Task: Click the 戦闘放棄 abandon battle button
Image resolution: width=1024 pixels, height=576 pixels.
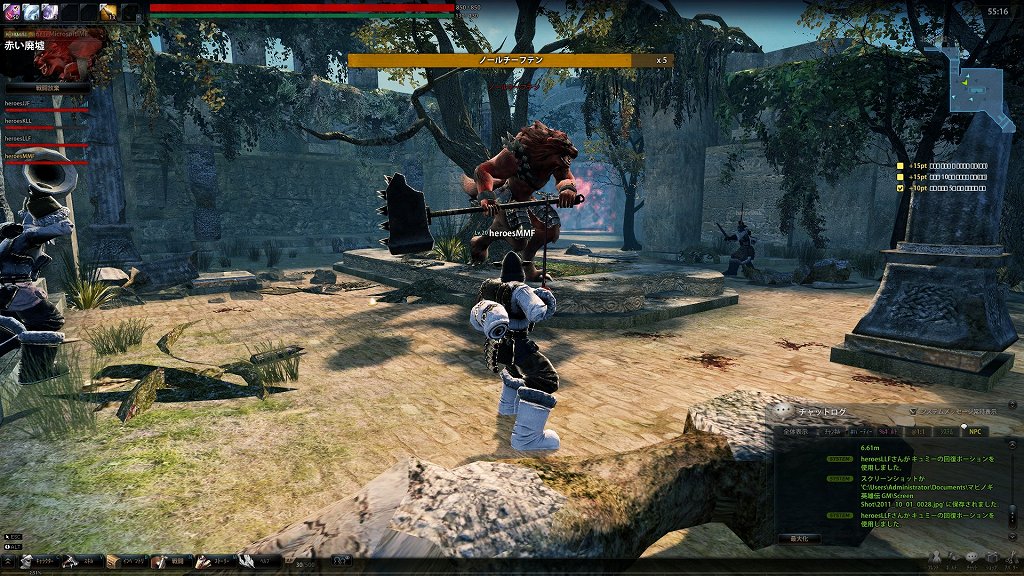Action: [47, 87]
